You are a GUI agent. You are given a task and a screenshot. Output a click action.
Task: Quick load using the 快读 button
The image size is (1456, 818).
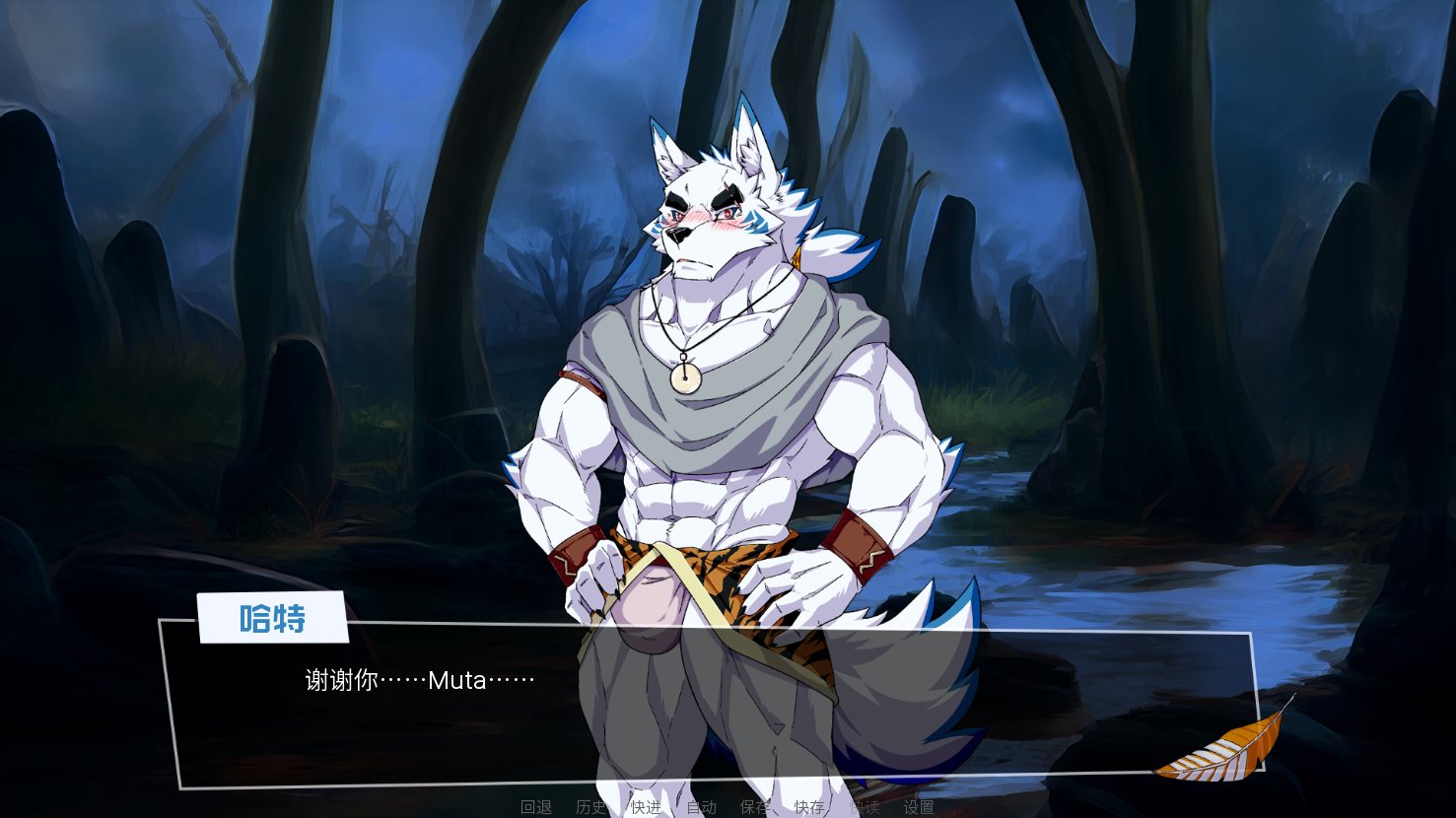click(865, 807)
